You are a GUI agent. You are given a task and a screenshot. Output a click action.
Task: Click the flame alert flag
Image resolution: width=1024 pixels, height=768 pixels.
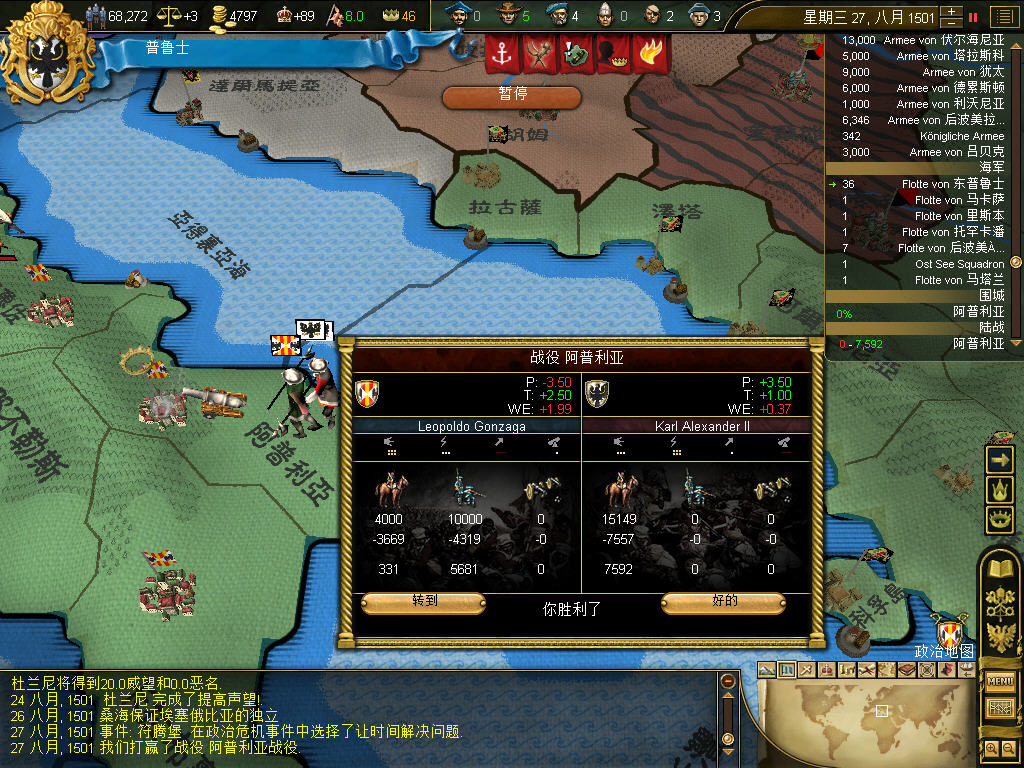pyautogui.click(x=650, y=55)
